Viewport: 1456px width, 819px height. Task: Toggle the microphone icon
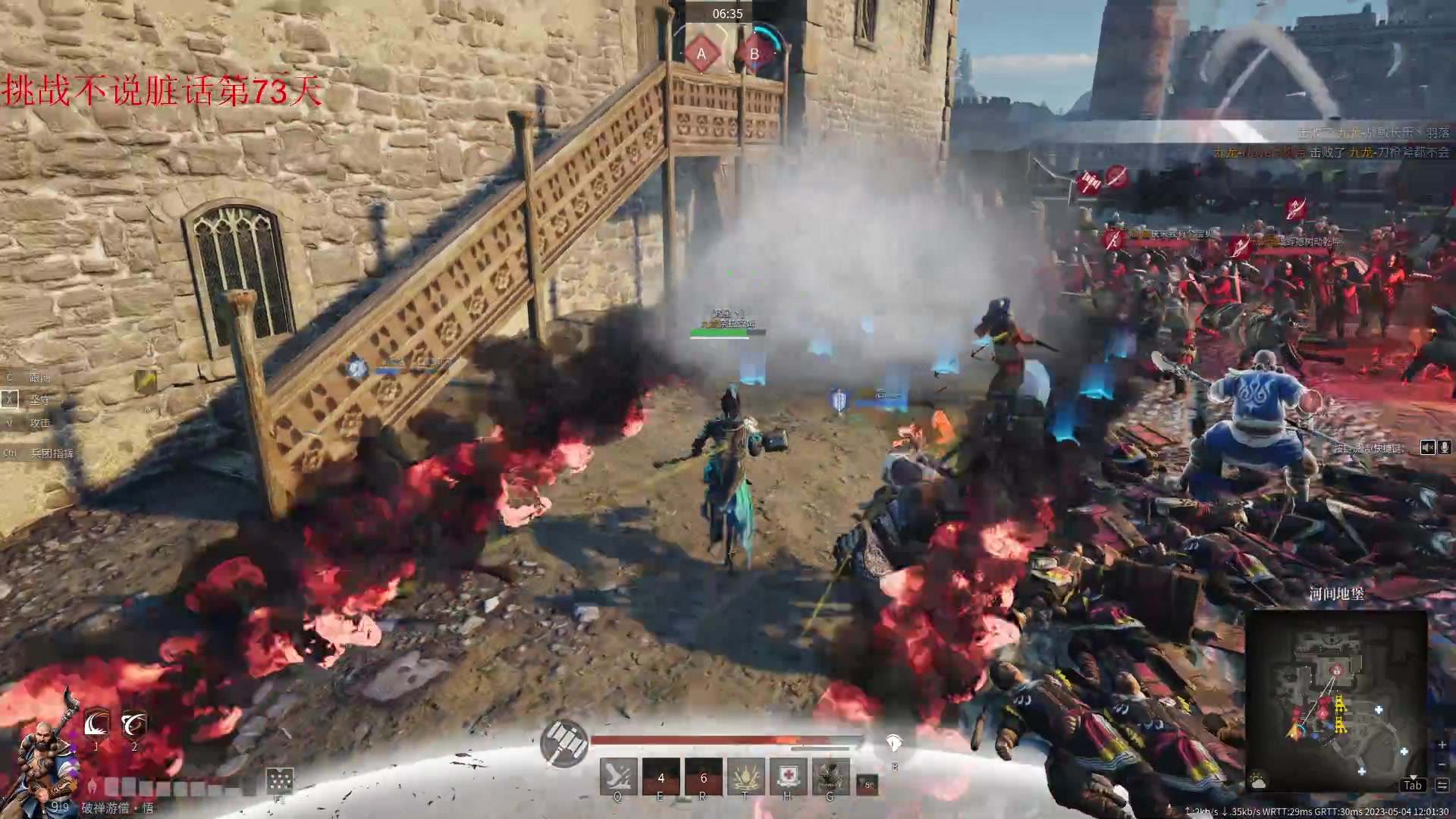tap(1445, 447)
